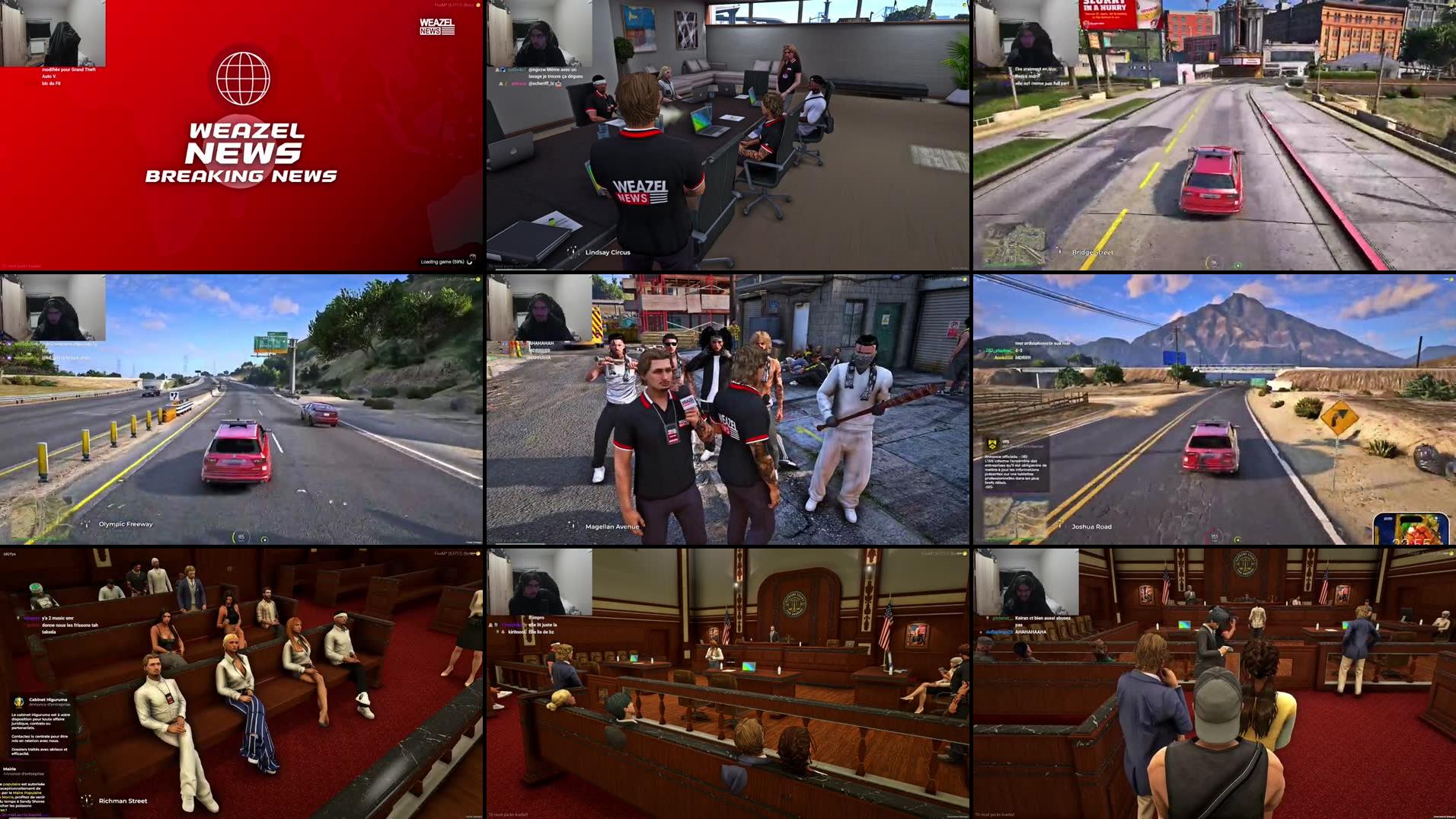Toggle the streamer webcam overlay at top left

53,34
